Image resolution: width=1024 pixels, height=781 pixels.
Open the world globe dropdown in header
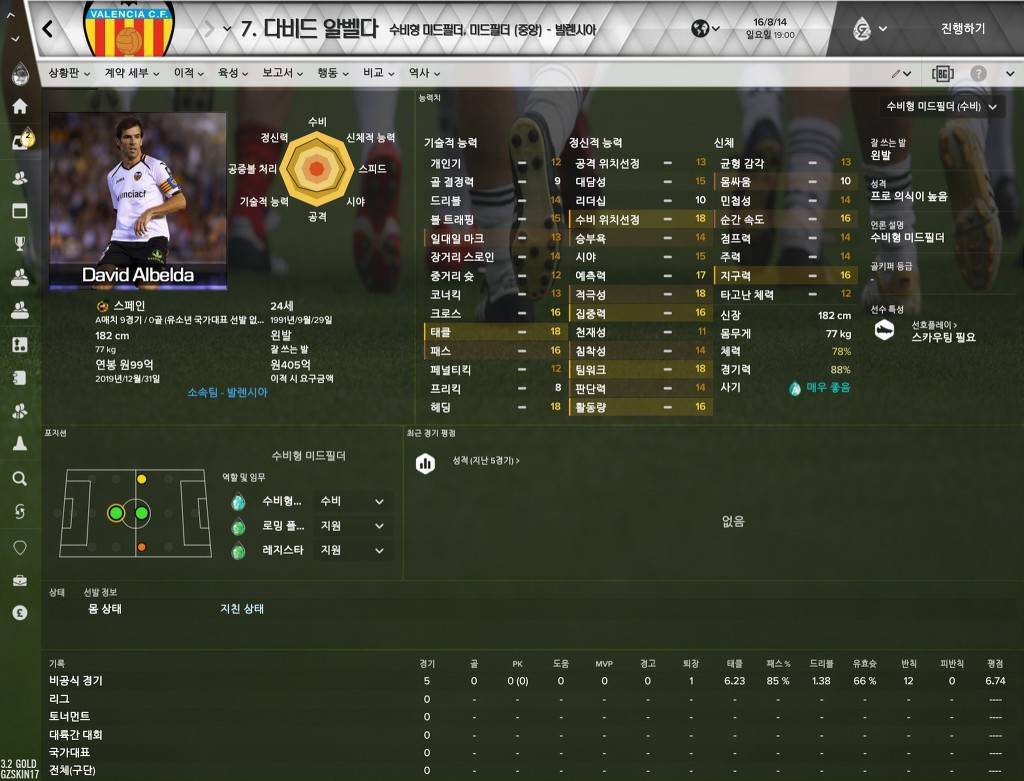[x=705, y=29]
